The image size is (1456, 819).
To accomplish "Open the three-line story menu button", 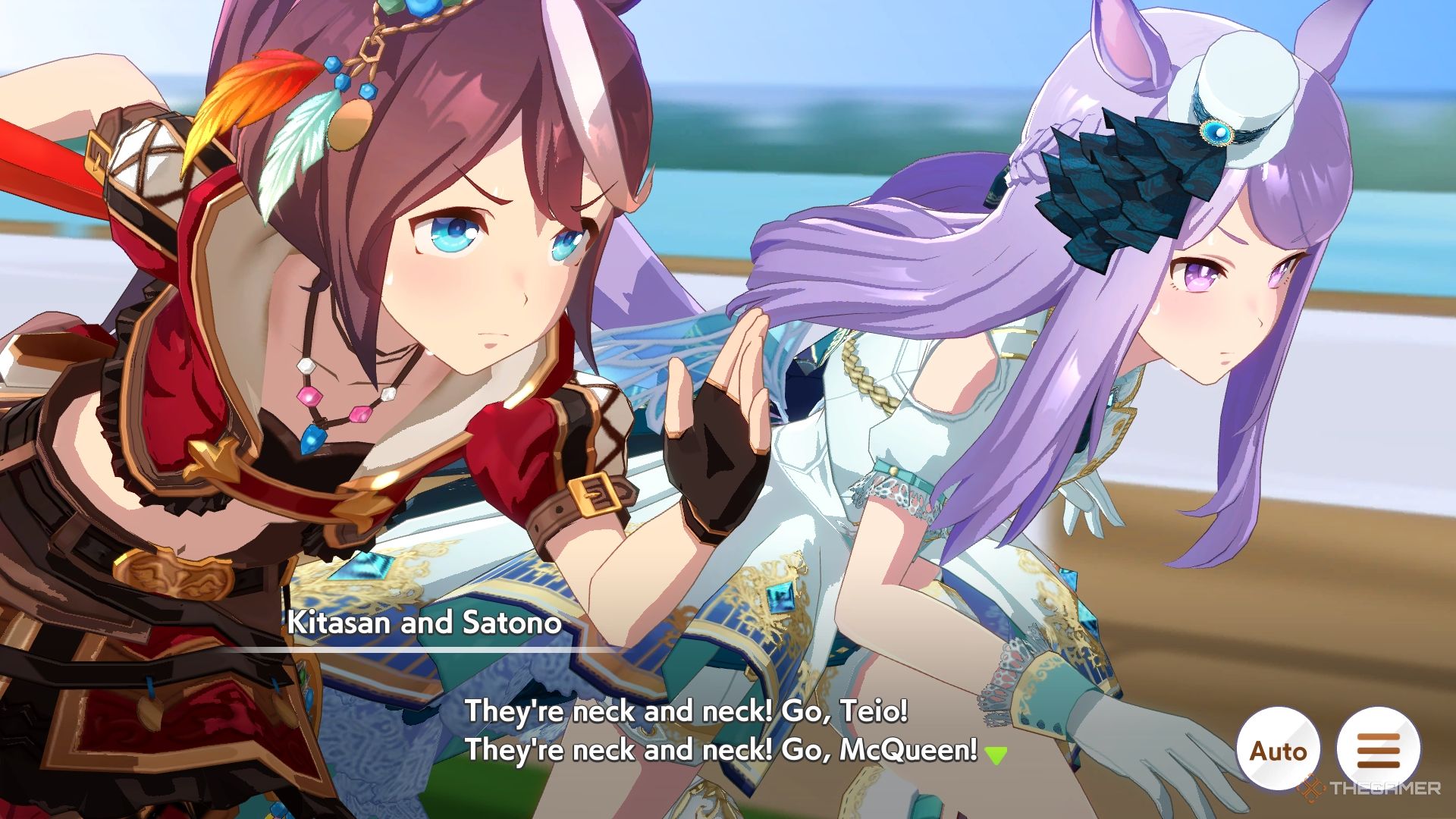I will click(1378, 750).
